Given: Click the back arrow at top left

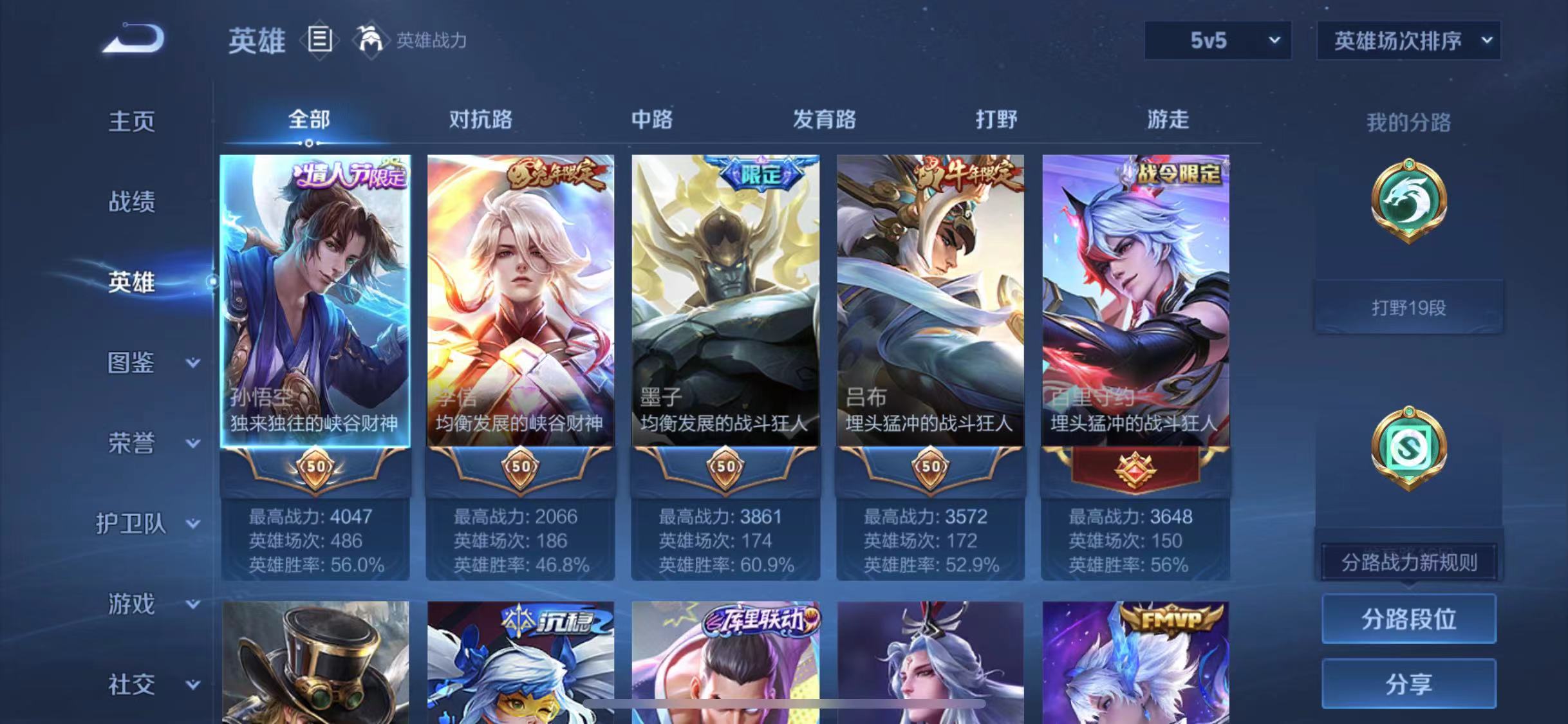Looking at the screenshot, I should pos(135,40).
